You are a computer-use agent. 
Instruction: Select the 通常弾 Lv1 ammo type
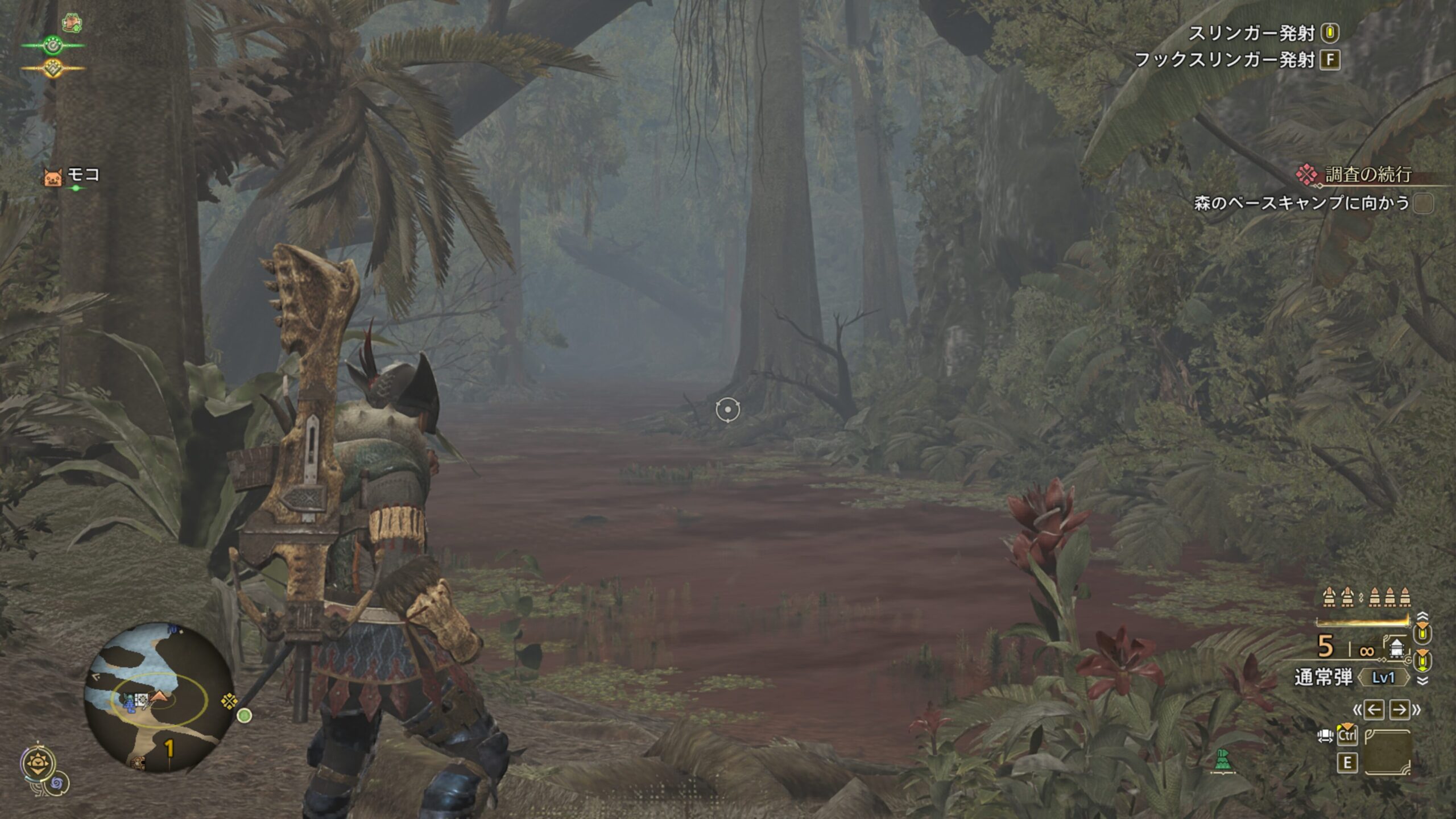click(1352, 678)
